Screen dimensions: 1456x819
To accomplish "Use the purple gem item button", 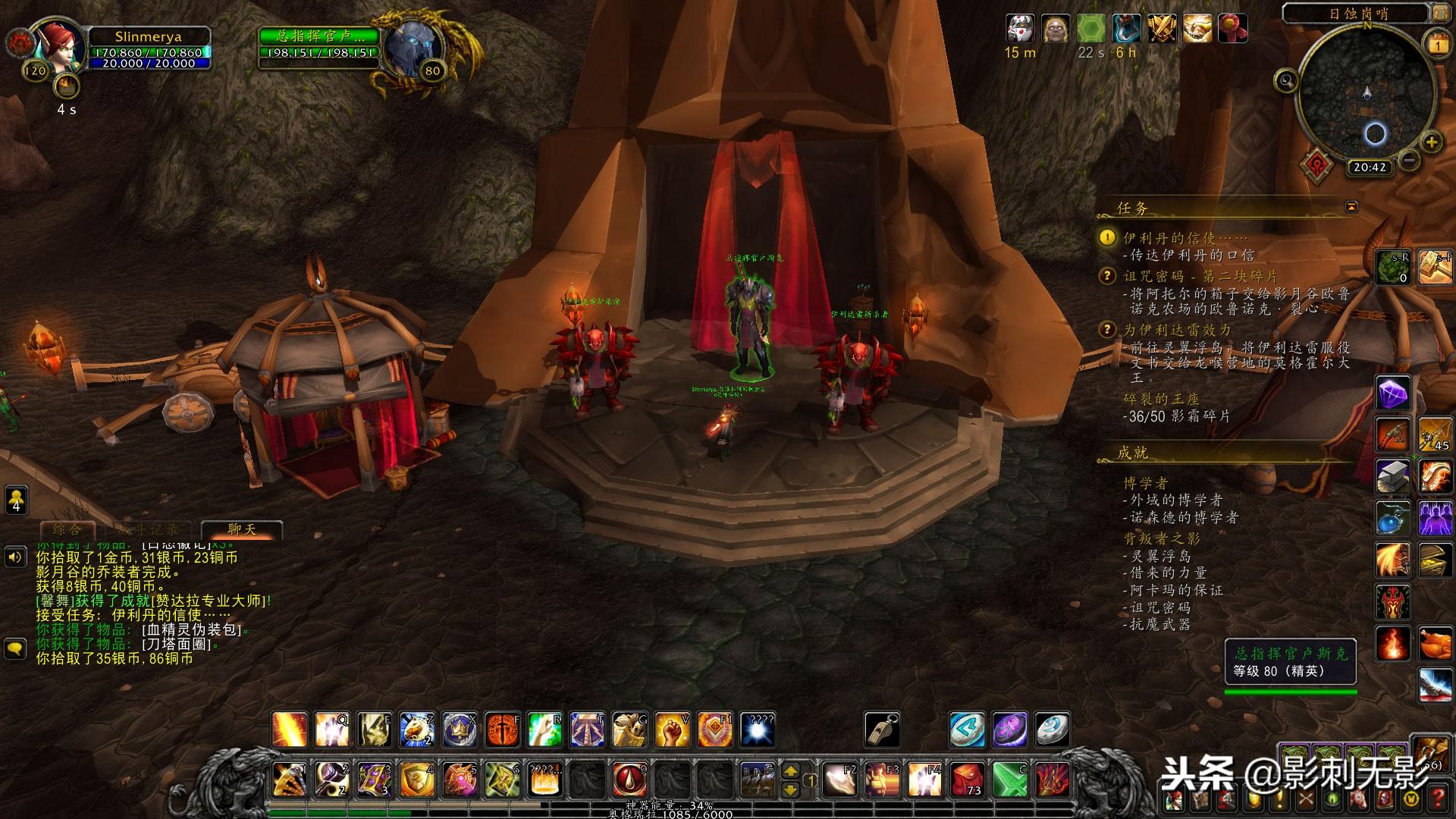I will pyautogui.click(x=1392, y=394).
